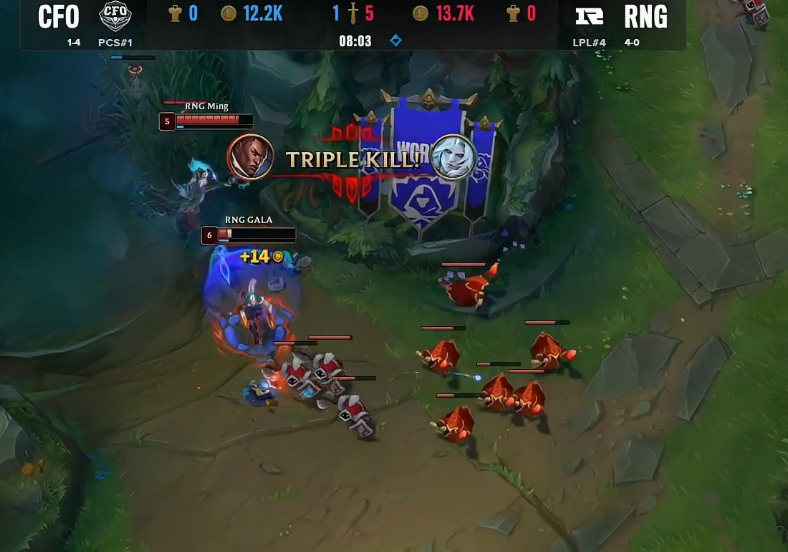
Task: Select the white-haired victim portrait in kill banner
Action: (x=452, y=158)
